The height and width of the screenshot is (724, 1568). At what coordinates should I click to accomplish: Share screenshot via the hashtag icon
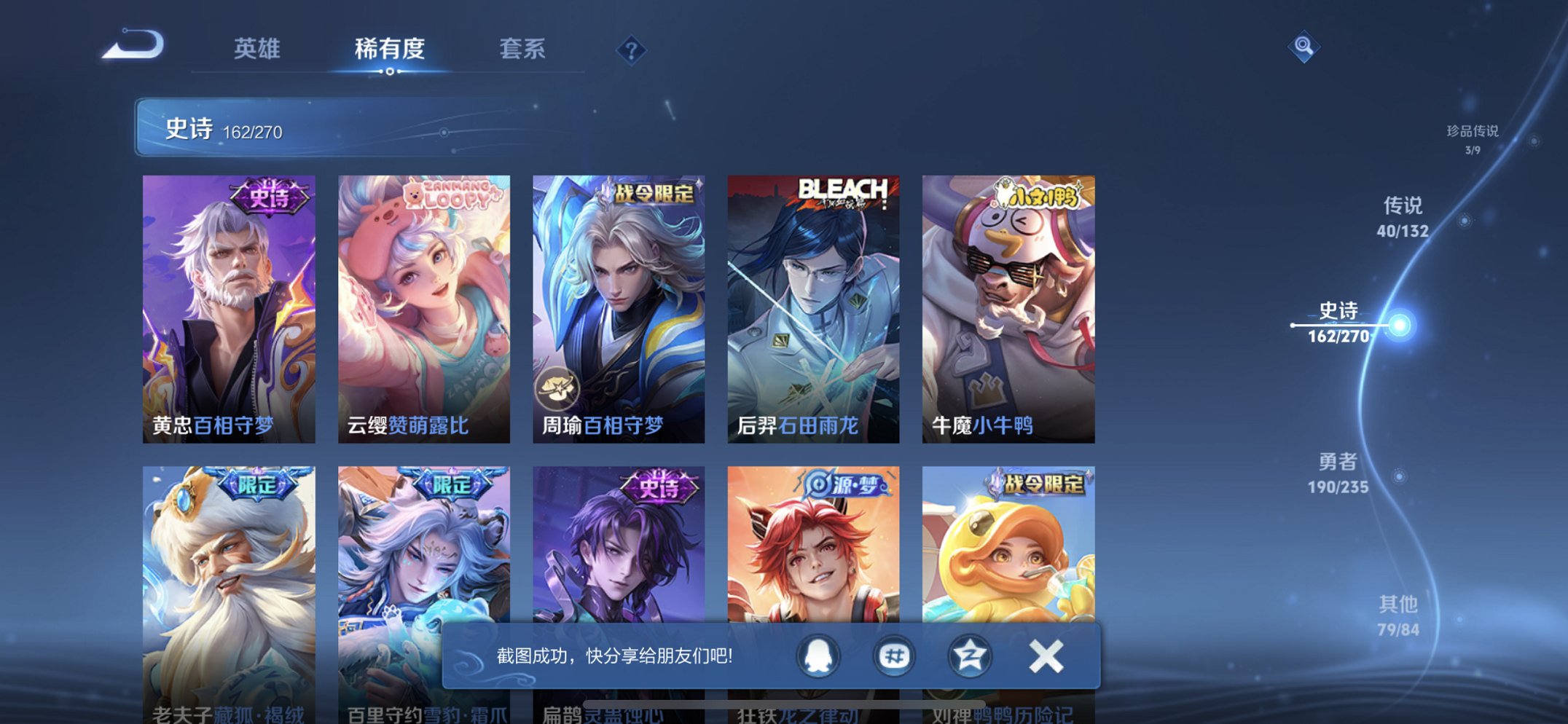coord(893,655)
